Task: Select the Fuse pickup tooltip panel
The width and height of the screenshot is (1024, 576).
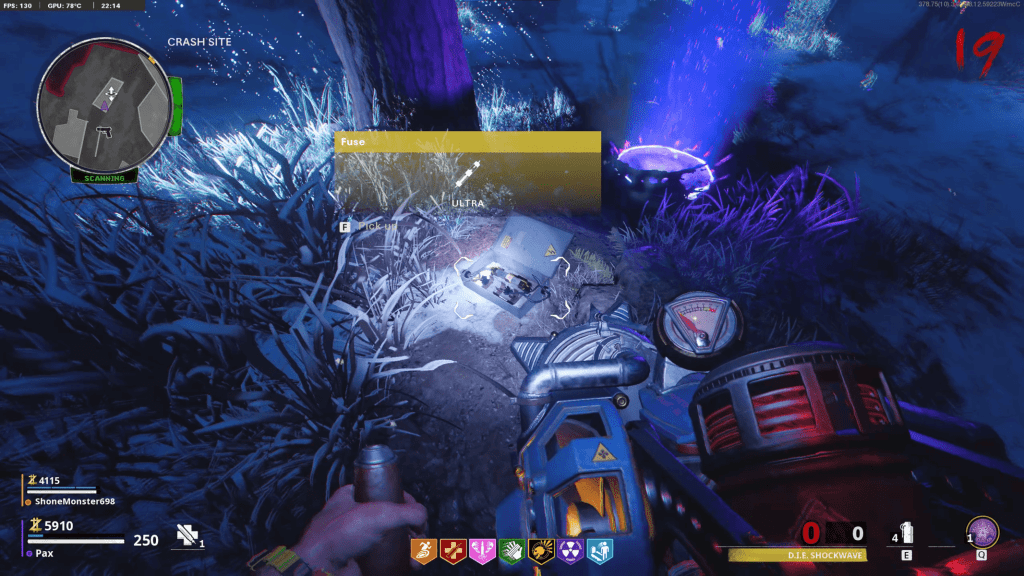Action: (x=467, y=170)
